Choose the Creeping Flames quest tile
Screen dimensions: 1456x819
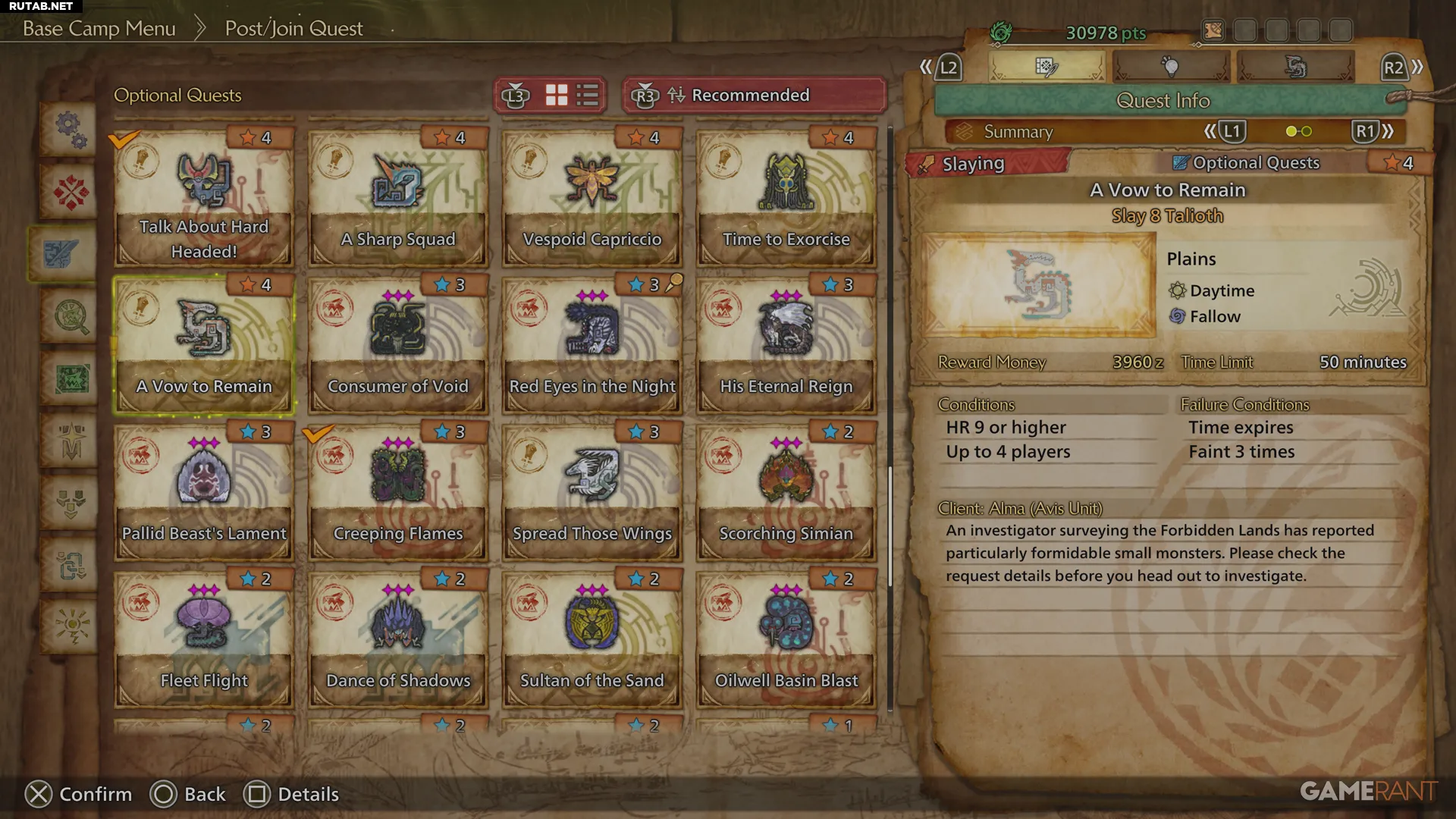point(397,493)
